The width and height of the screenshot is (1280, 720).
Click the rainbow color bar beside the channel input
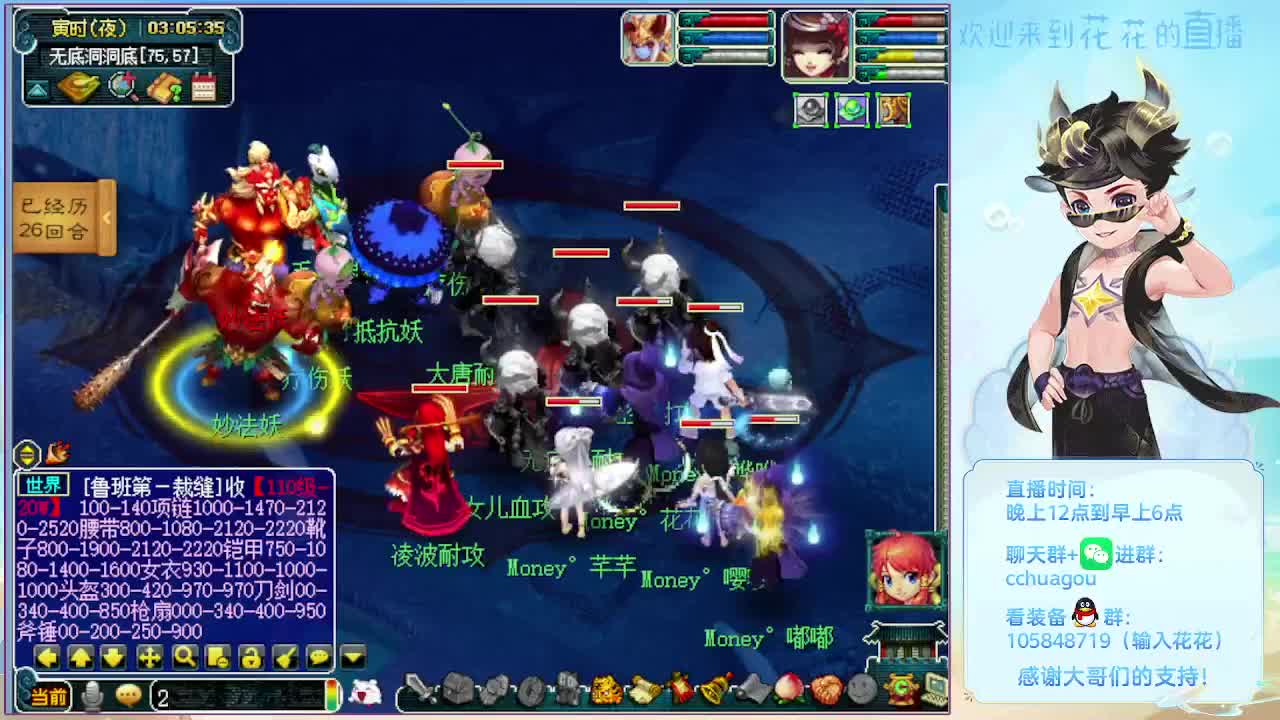(x=332, y=695)
